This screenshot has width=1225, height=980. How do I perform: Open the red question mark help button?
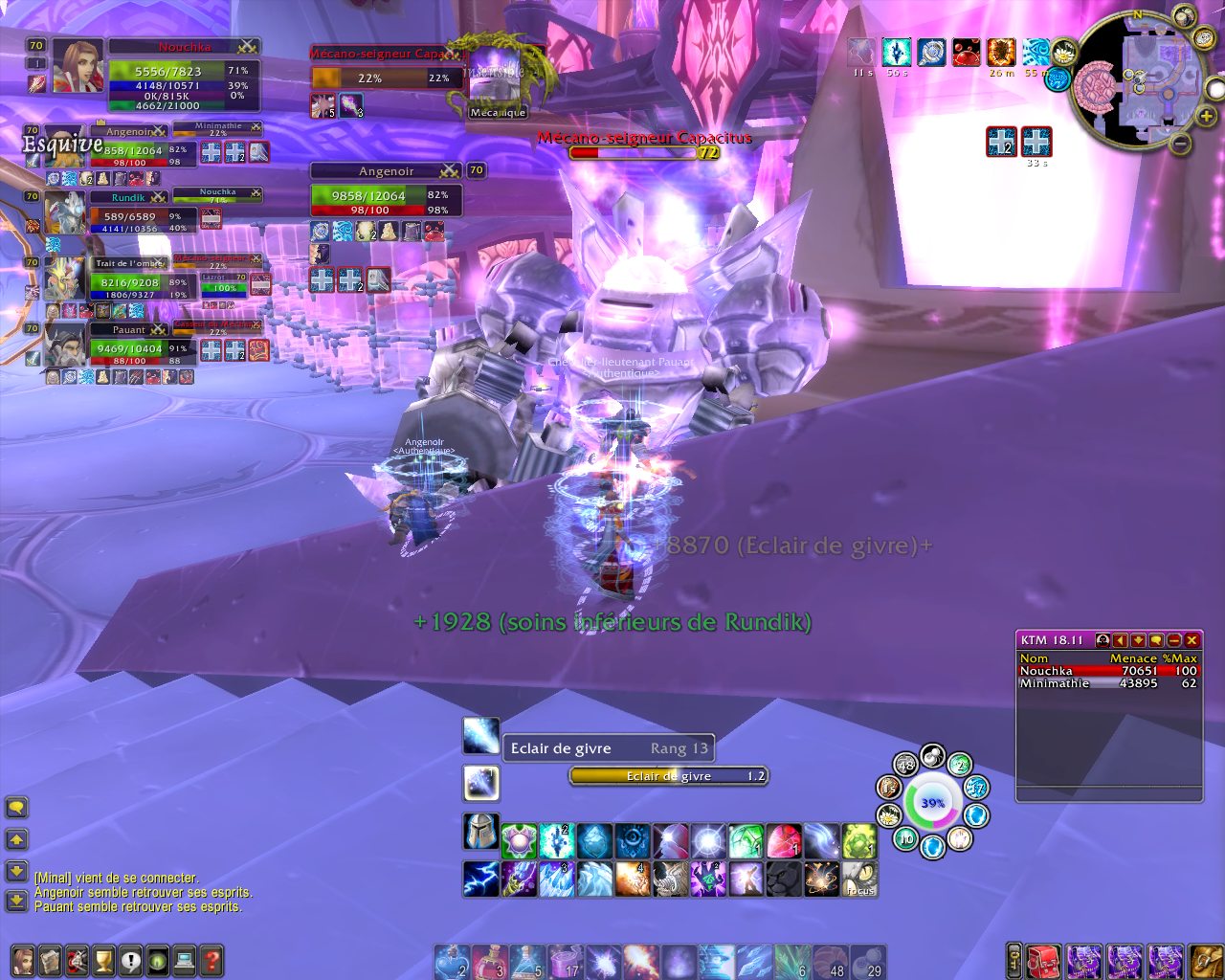tap(212, 960)
